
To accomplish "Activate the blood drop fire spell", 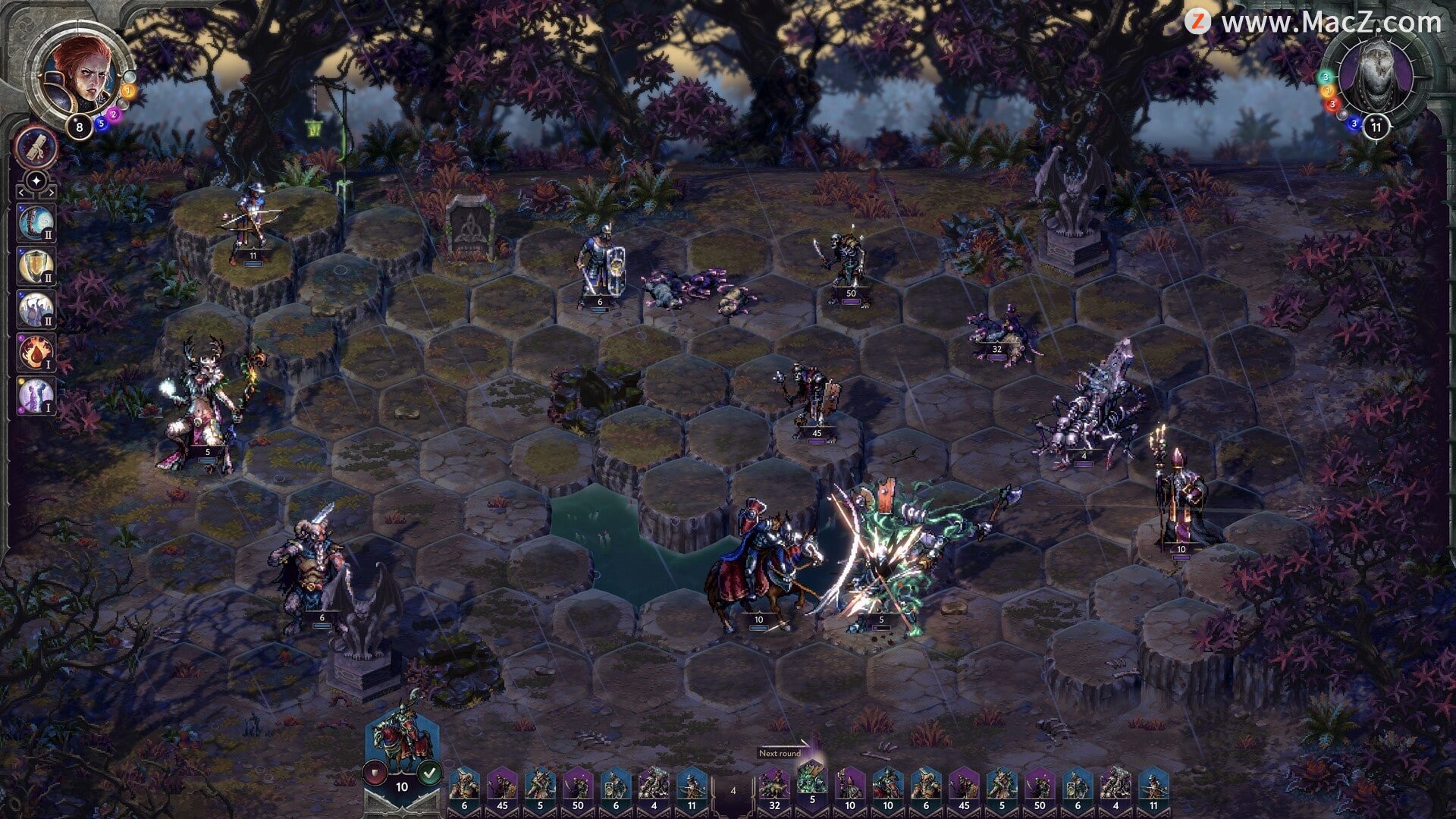I will pos(36,353).
